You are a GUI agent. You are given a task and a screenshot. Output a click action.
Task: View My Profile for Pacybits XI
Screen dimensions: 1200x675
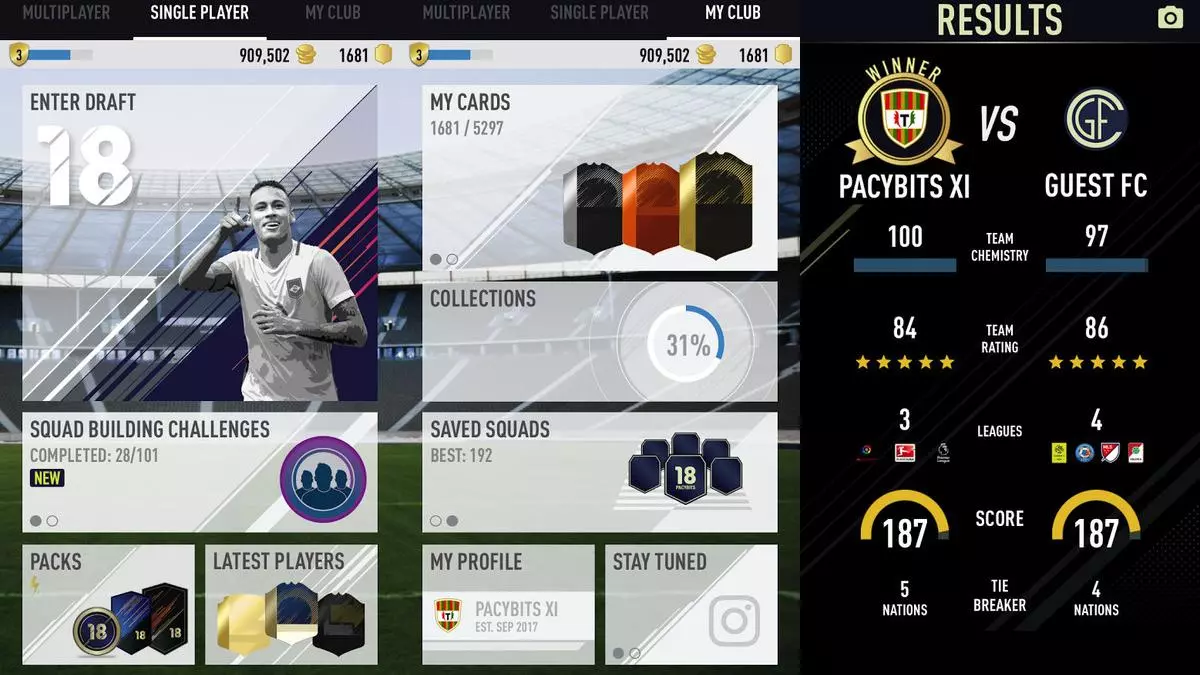click(508, 604)
